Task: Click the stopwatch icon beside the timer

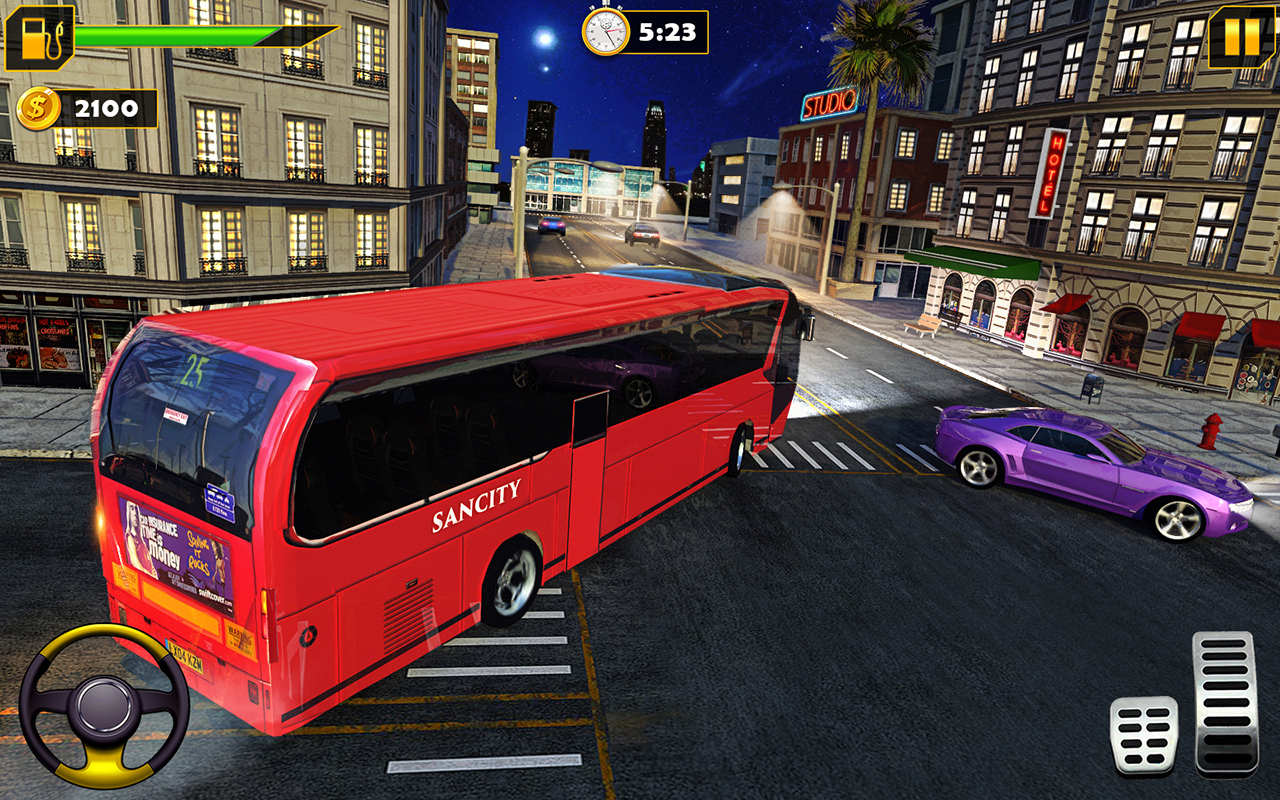Action: [605, 31]
